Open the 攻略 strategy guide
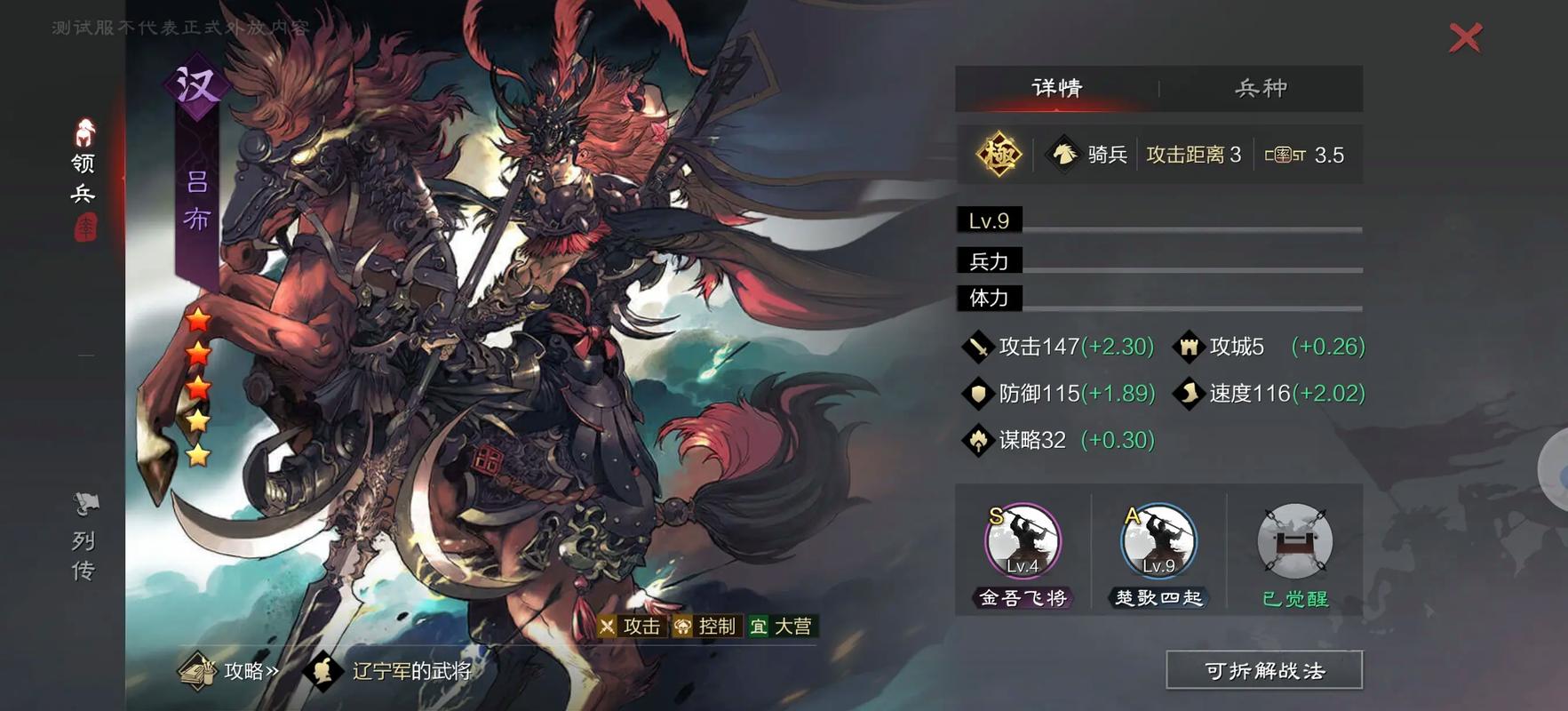1568x711 pixels. [231, 671]
